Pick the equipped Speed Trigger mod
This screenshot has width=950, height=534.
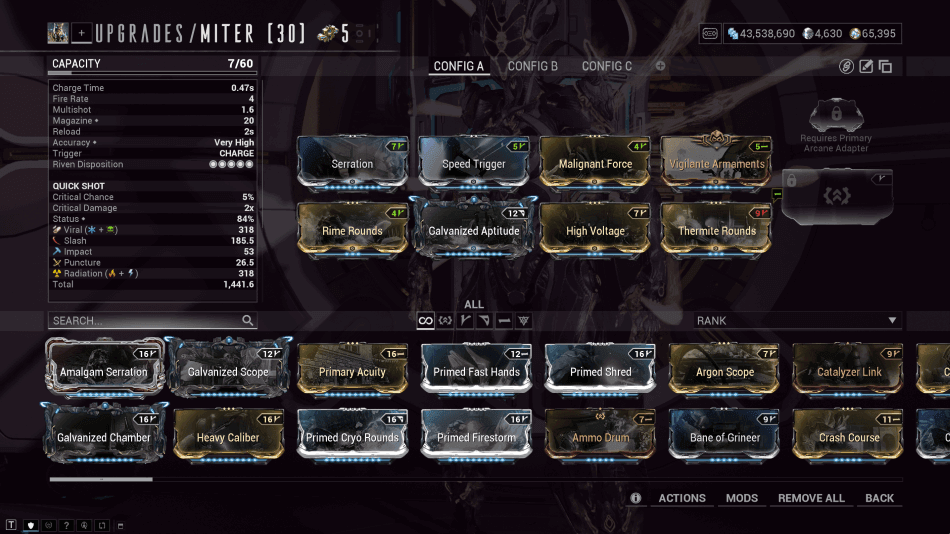tap(474, 162)
